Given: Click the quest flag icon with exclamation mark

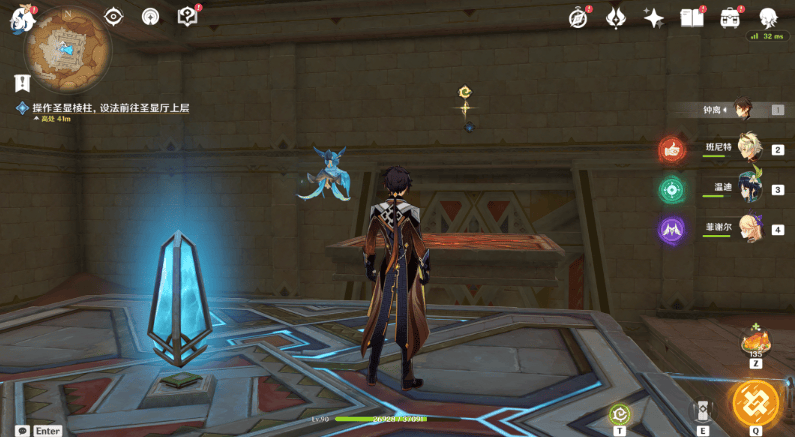Looking at the screenshot, I should click(x=22, y=82).
